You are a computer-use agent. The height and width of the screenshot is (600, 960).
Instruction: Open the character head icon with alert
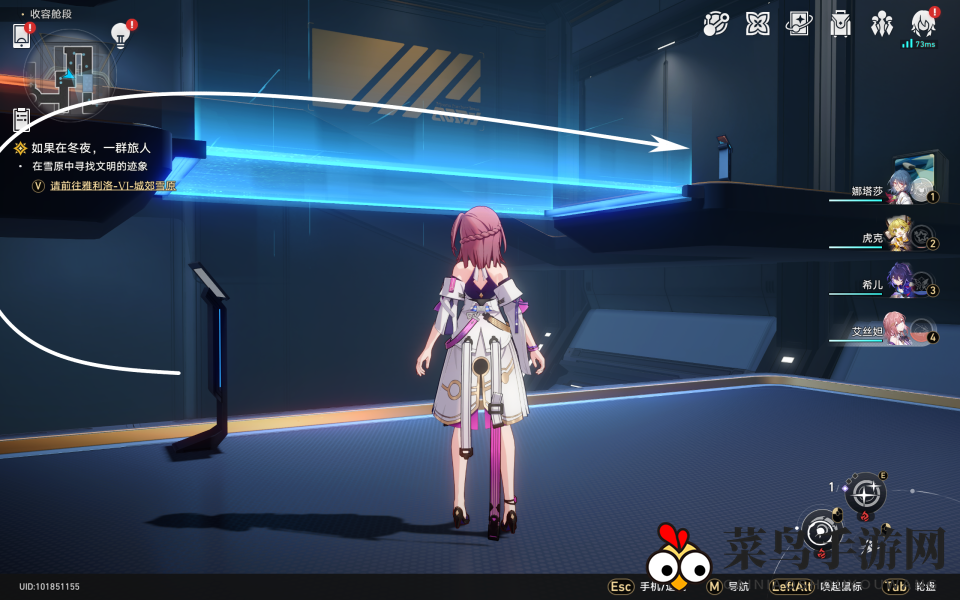(x=924, y=24)
